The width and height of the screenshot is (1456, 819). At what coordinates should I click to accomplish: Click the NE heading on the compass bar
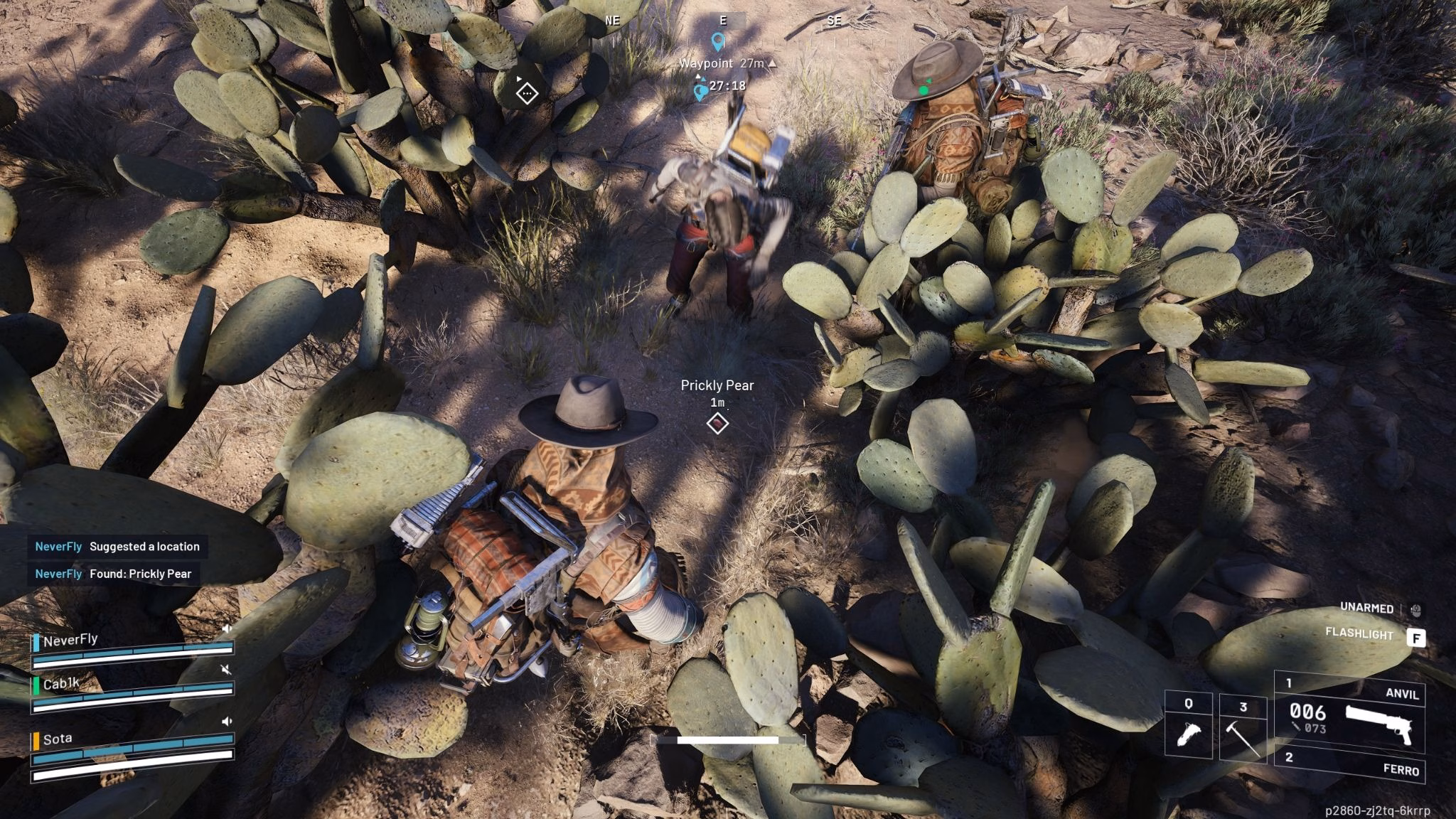(612, 20)
